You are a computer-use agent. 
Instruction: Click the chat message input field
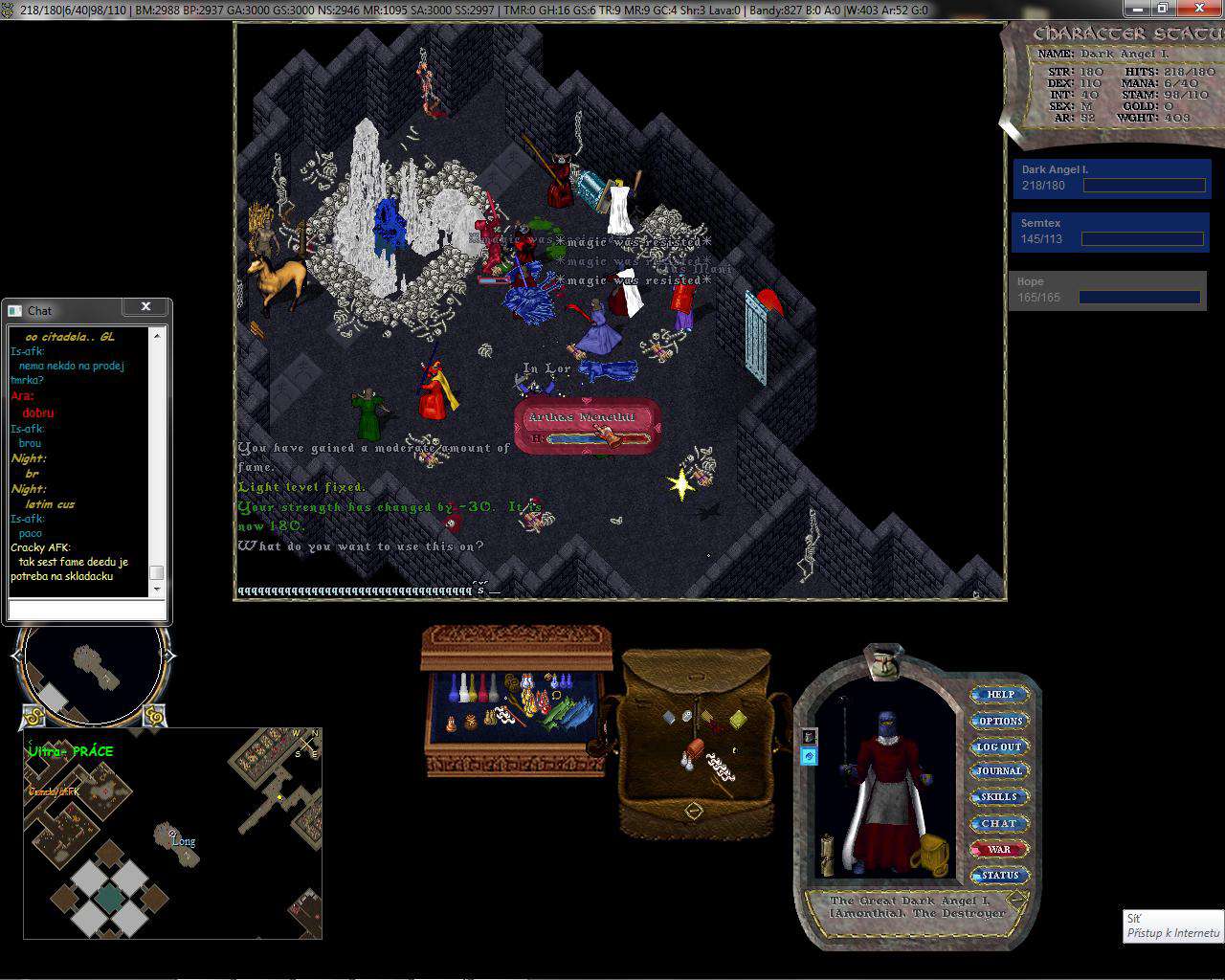[86, 610]
